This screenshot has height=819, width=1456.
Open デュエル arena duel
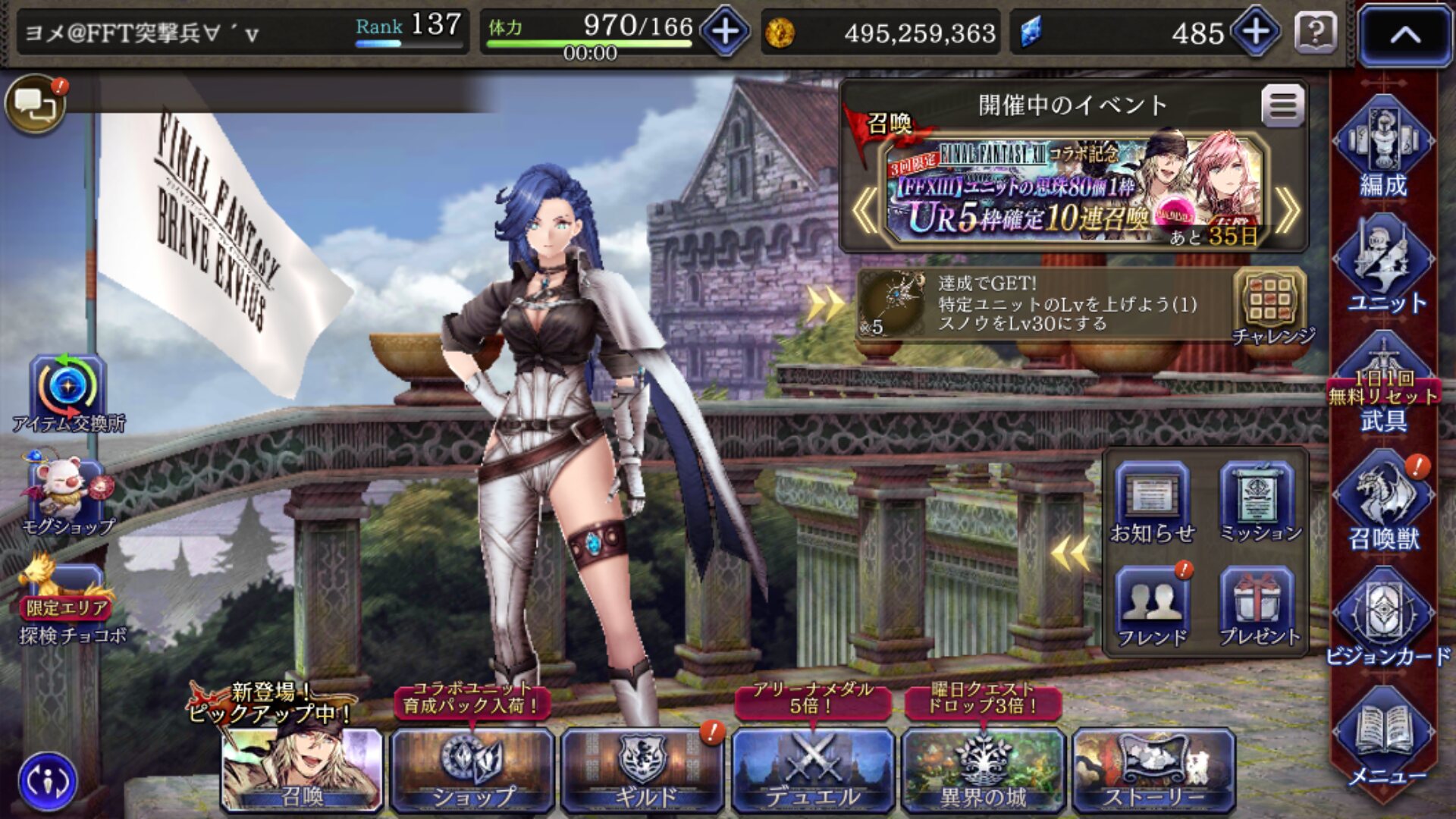(813, 769)
